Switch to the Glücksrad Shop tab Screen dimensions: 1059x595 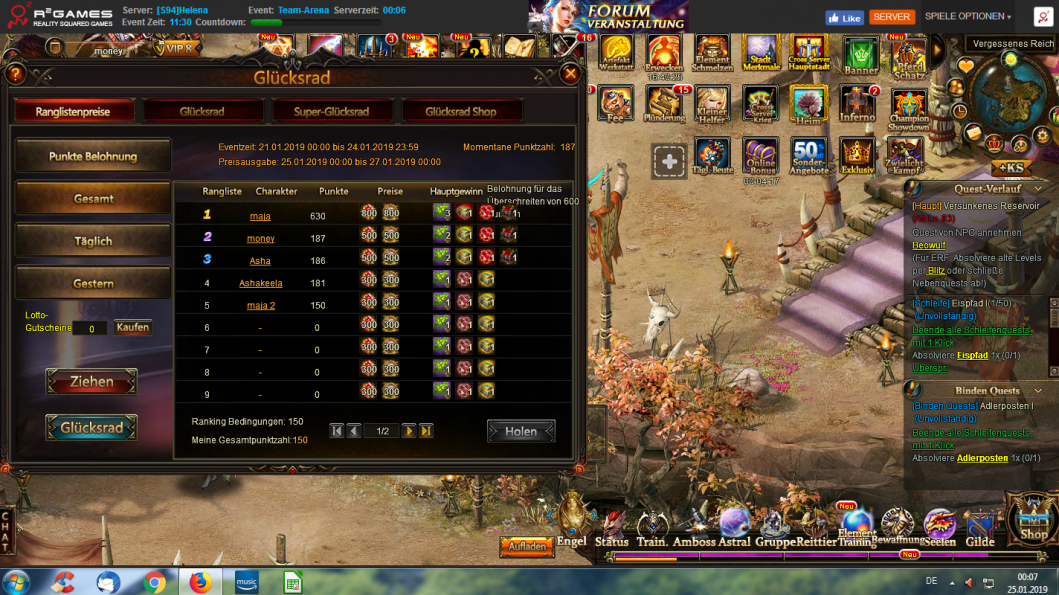click(460, 112)
